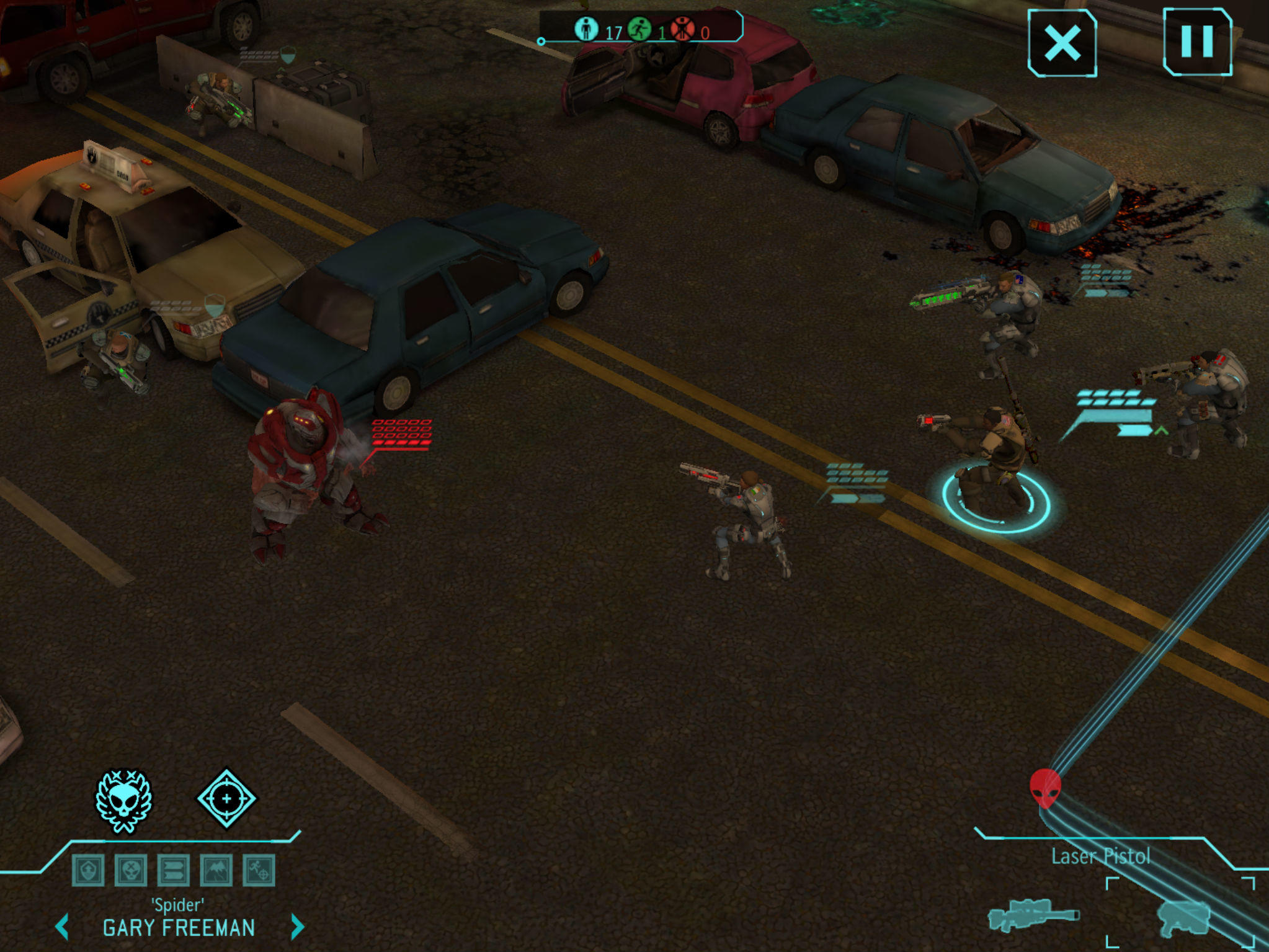Image resolution: width=1269 pixels, height=952 pixels.
Task: Tap the running man with crosshair perk
Action: pos(259,870)
